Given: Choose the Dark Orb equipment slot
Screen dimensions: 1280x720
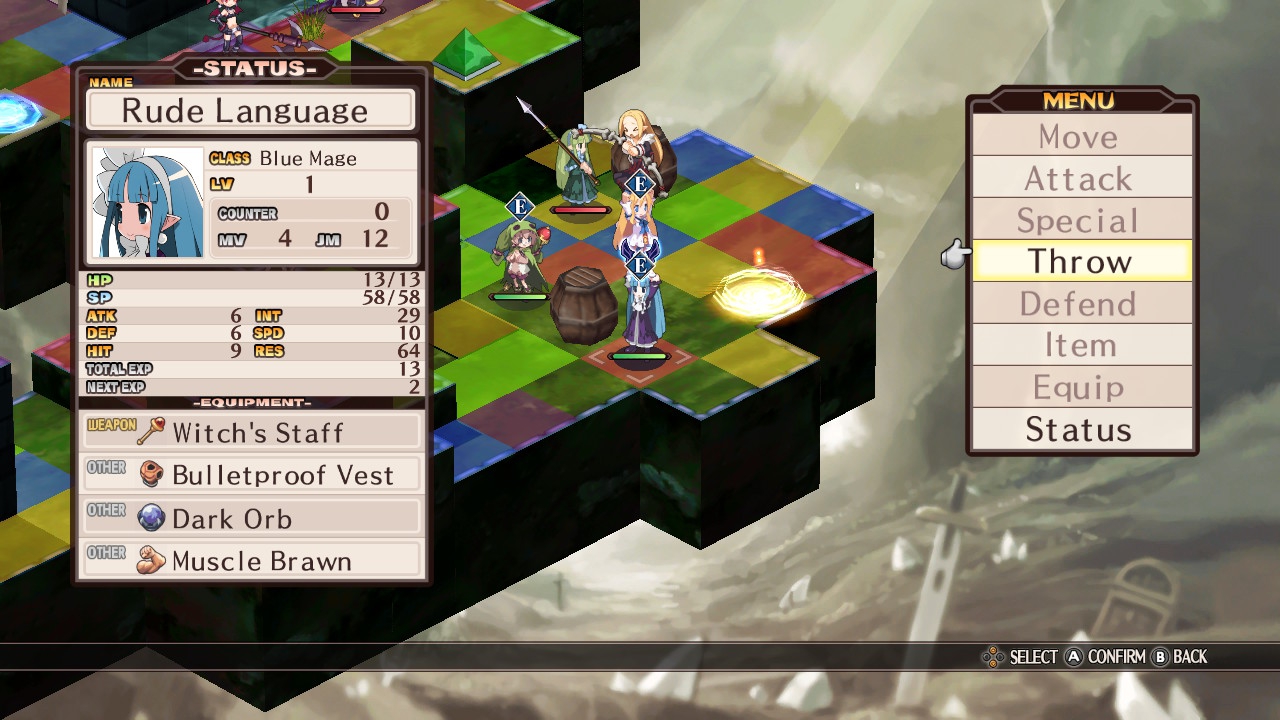Looking at the screenshot, I should coord(252,518).
